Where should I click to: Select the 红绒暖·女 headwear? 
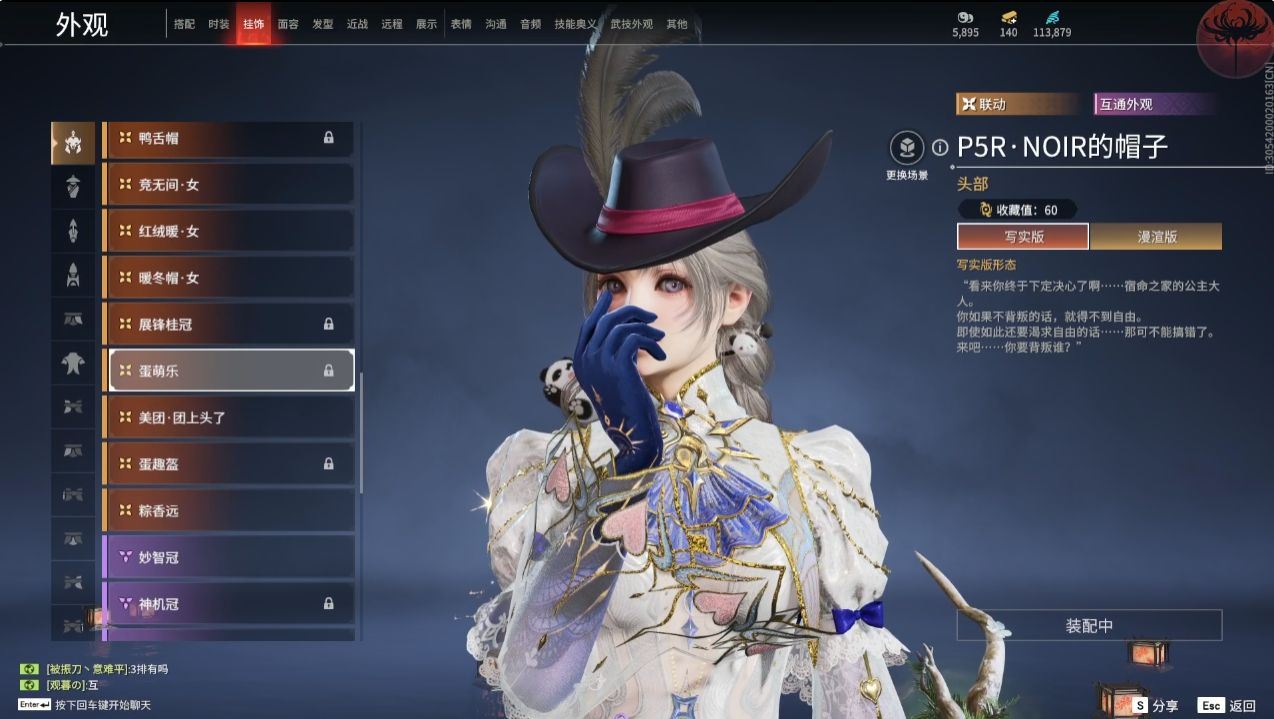[229, 231]
